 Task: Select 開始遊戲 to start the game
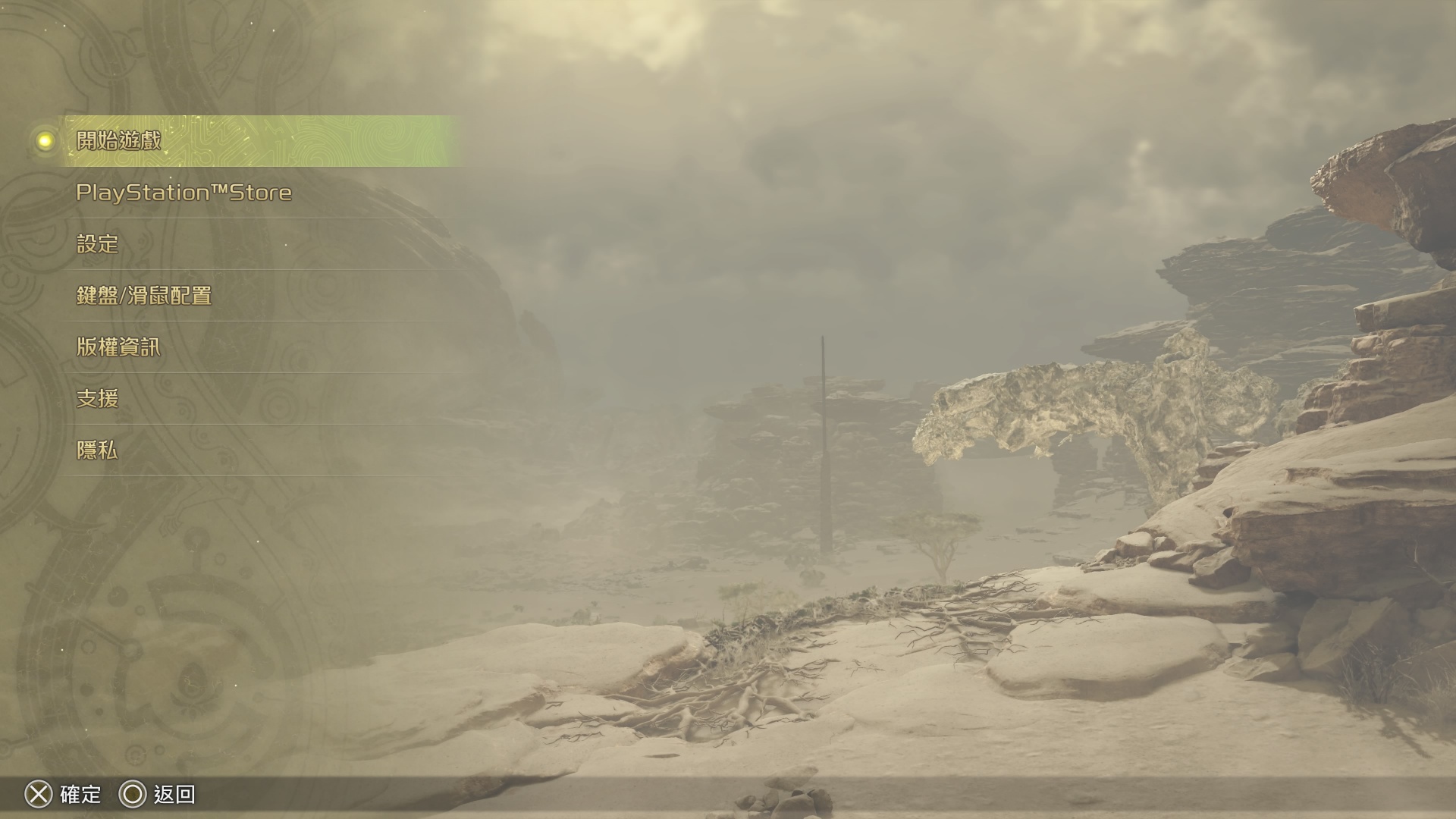(119, 141)
